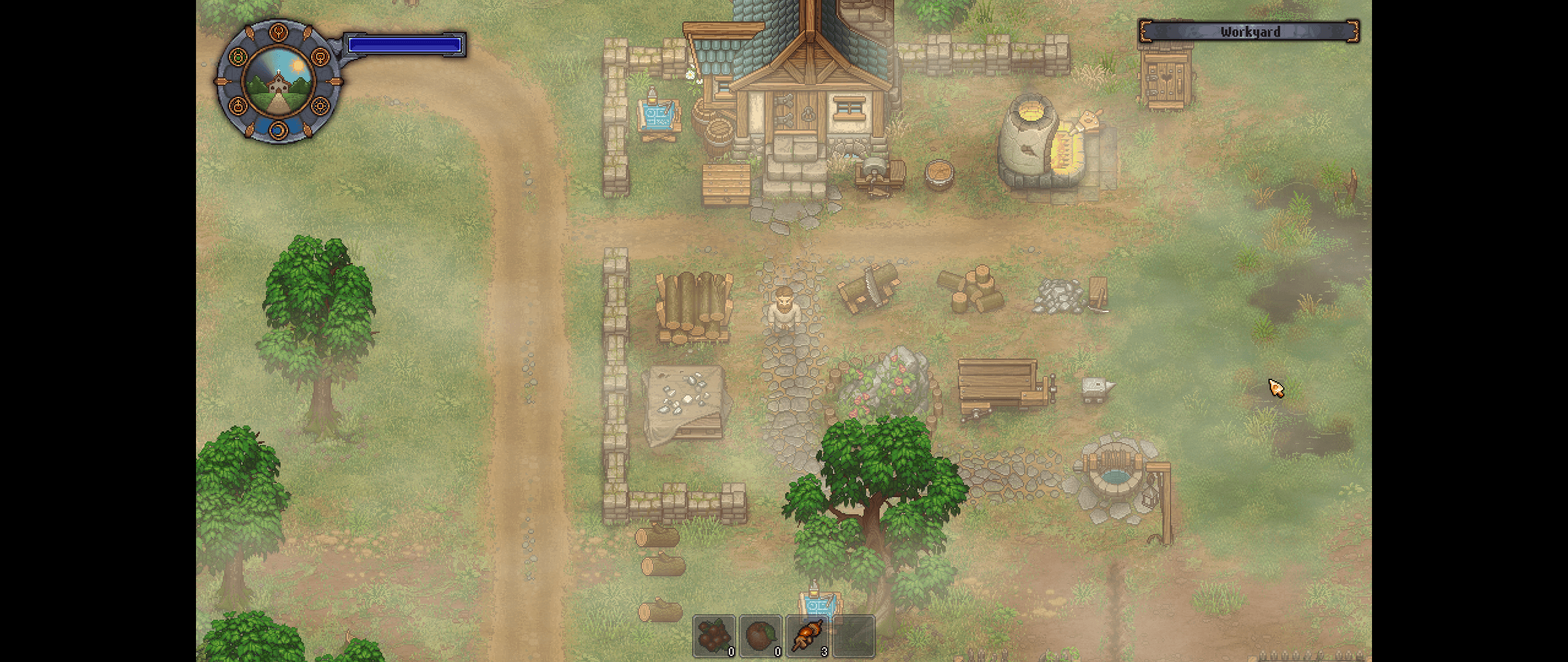Select the round brown fruit hotbar slot
This screenshot has width=1568, height=662.
coord(760,636)
